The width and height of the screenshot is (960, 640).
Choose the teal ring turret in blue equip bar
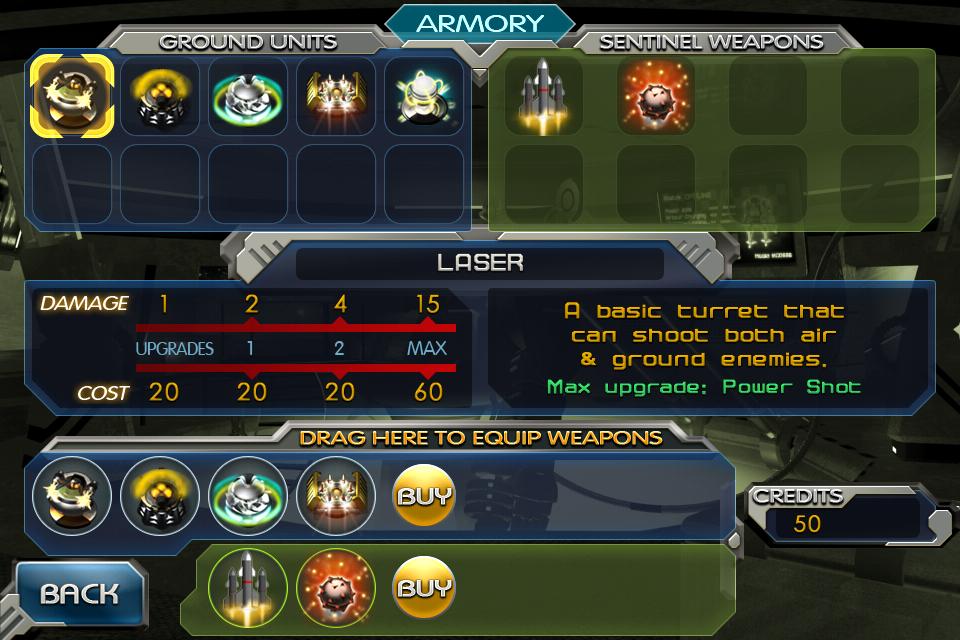click(247, 495)
